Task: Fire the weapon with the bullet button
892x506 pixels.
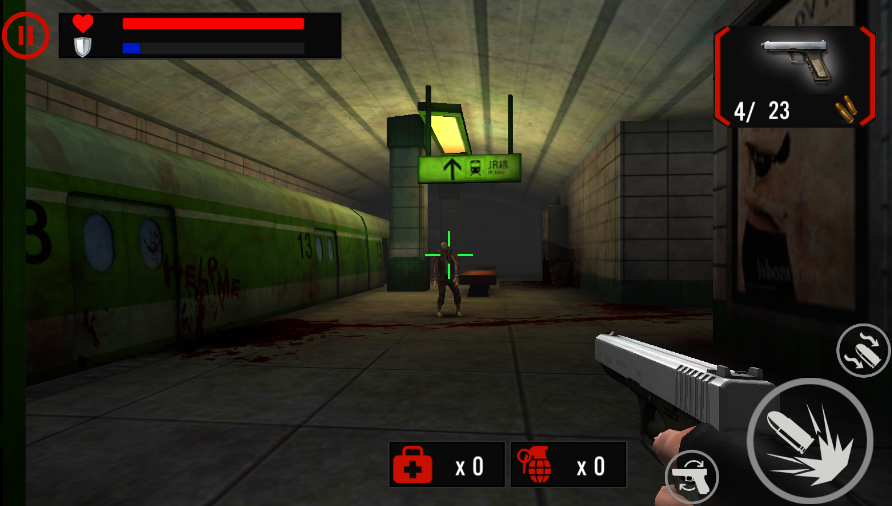Action: (809, 440)
